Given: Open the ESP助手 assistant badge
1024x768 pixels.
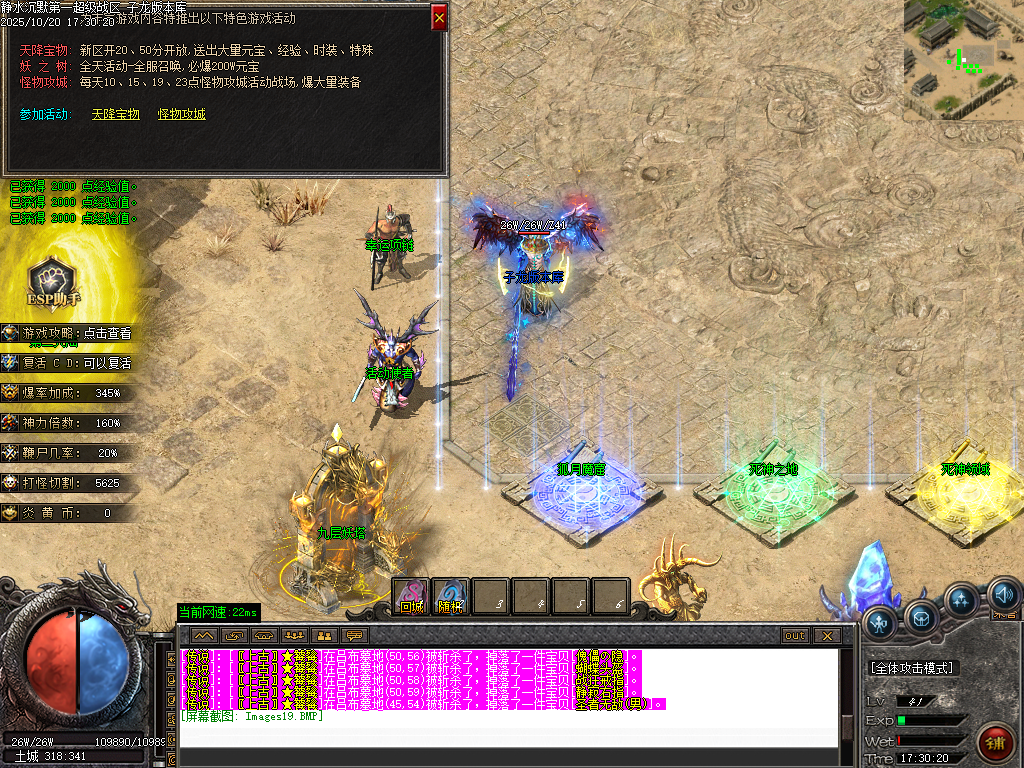Looking at the screenshot, I should click(x=53, y=281).
